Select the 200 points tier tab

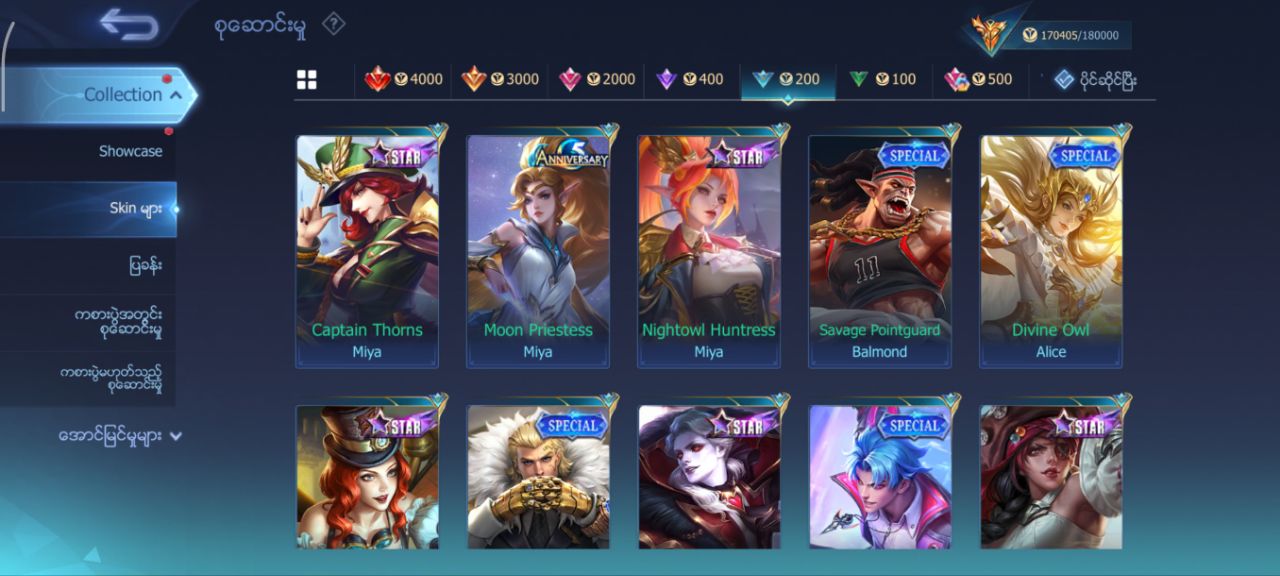click(x=787, y=79)
